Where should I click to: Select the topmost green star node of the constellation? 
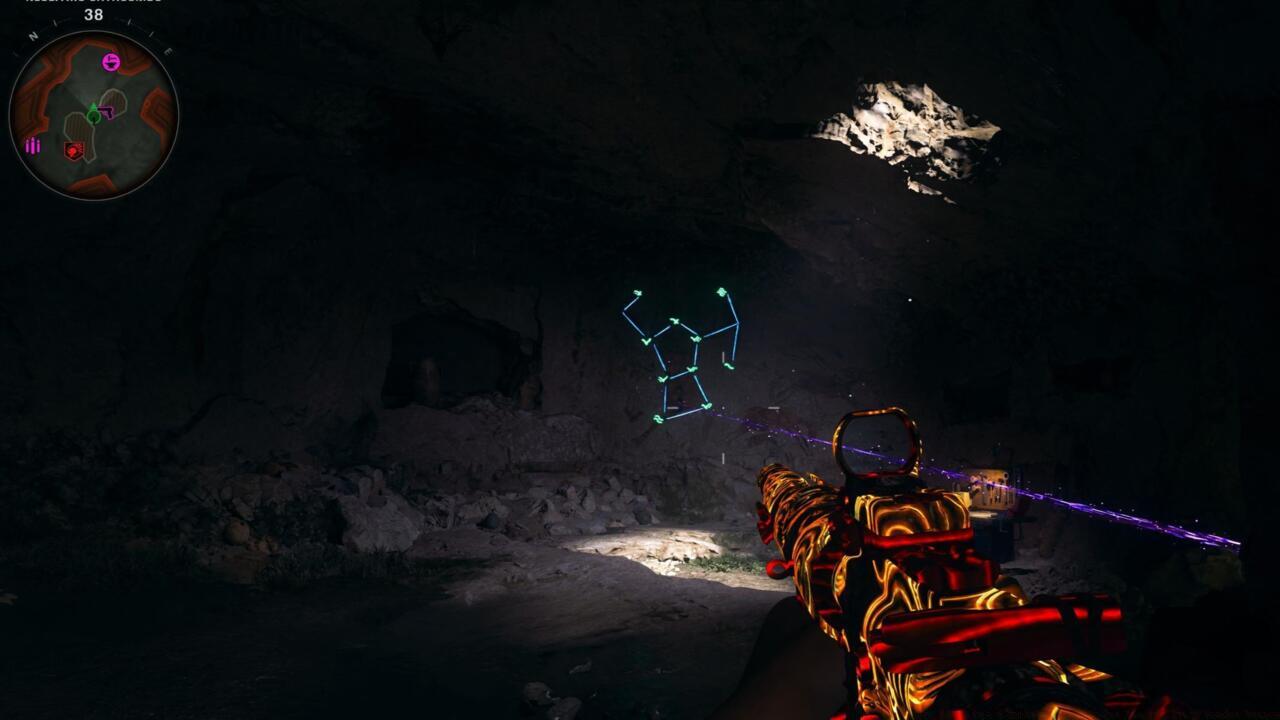pos(721,291)
